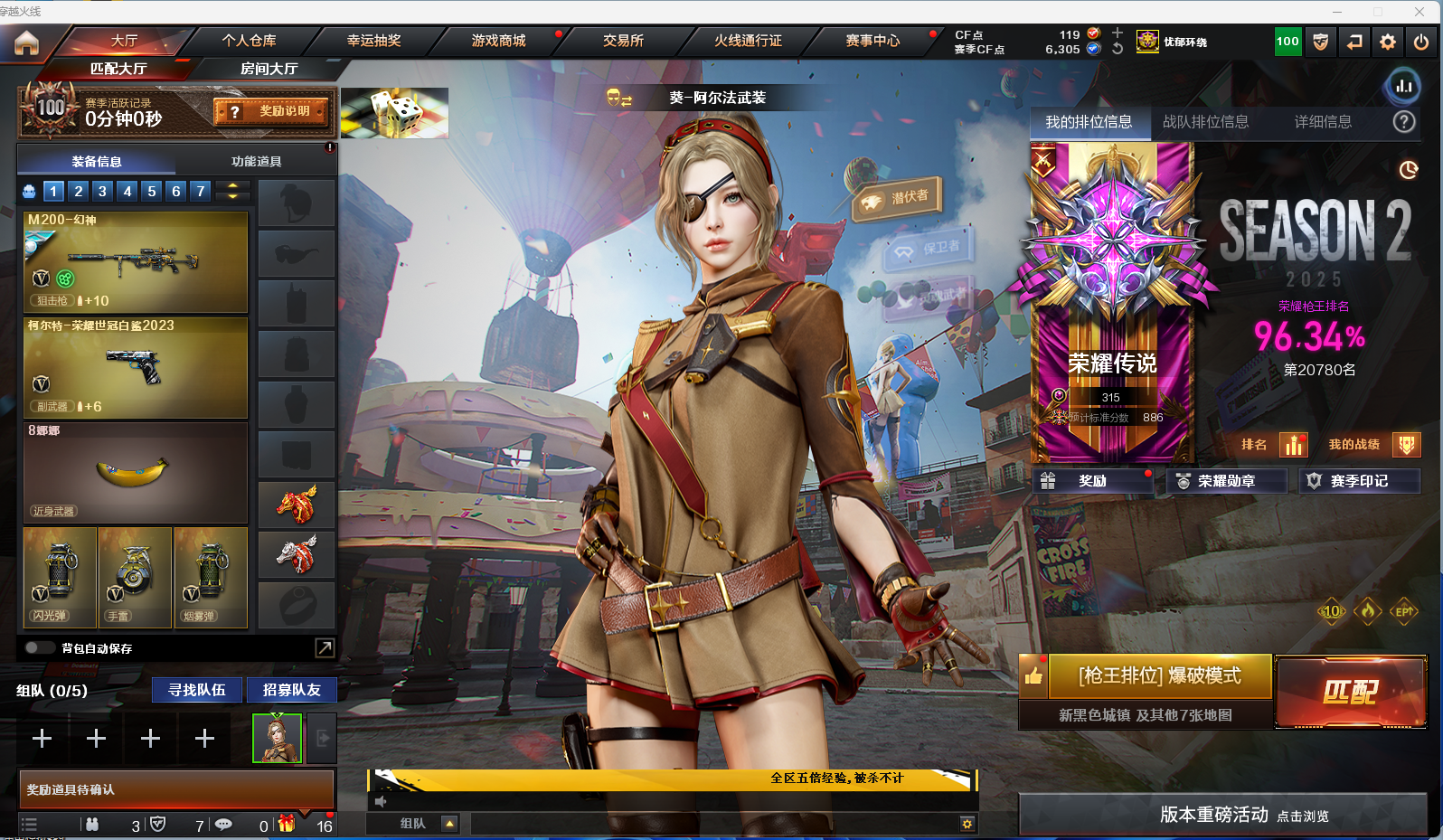Toggle 背包自动保存 bag auto-save

point(39,647)
